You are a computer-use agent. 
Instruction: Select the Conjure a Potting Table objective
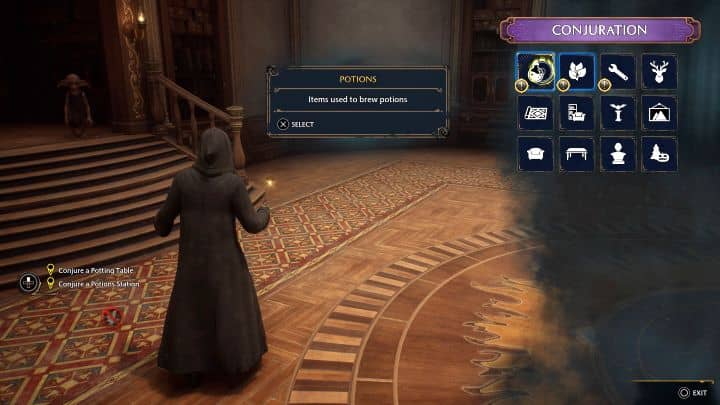pyautogui.click(x=98, y=270)
